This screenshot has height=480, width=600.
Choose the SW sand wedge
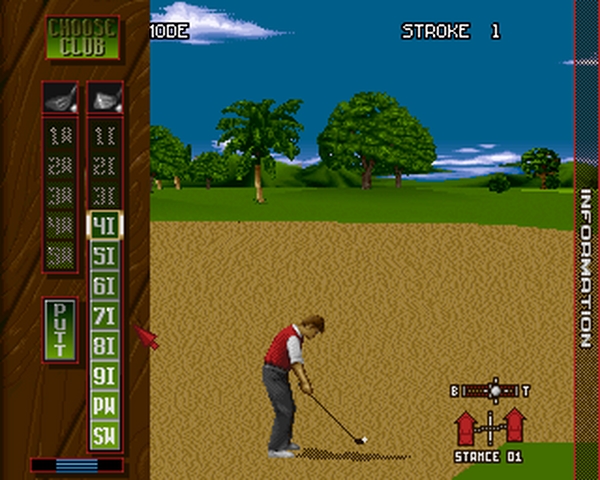[x=105, y=436]
